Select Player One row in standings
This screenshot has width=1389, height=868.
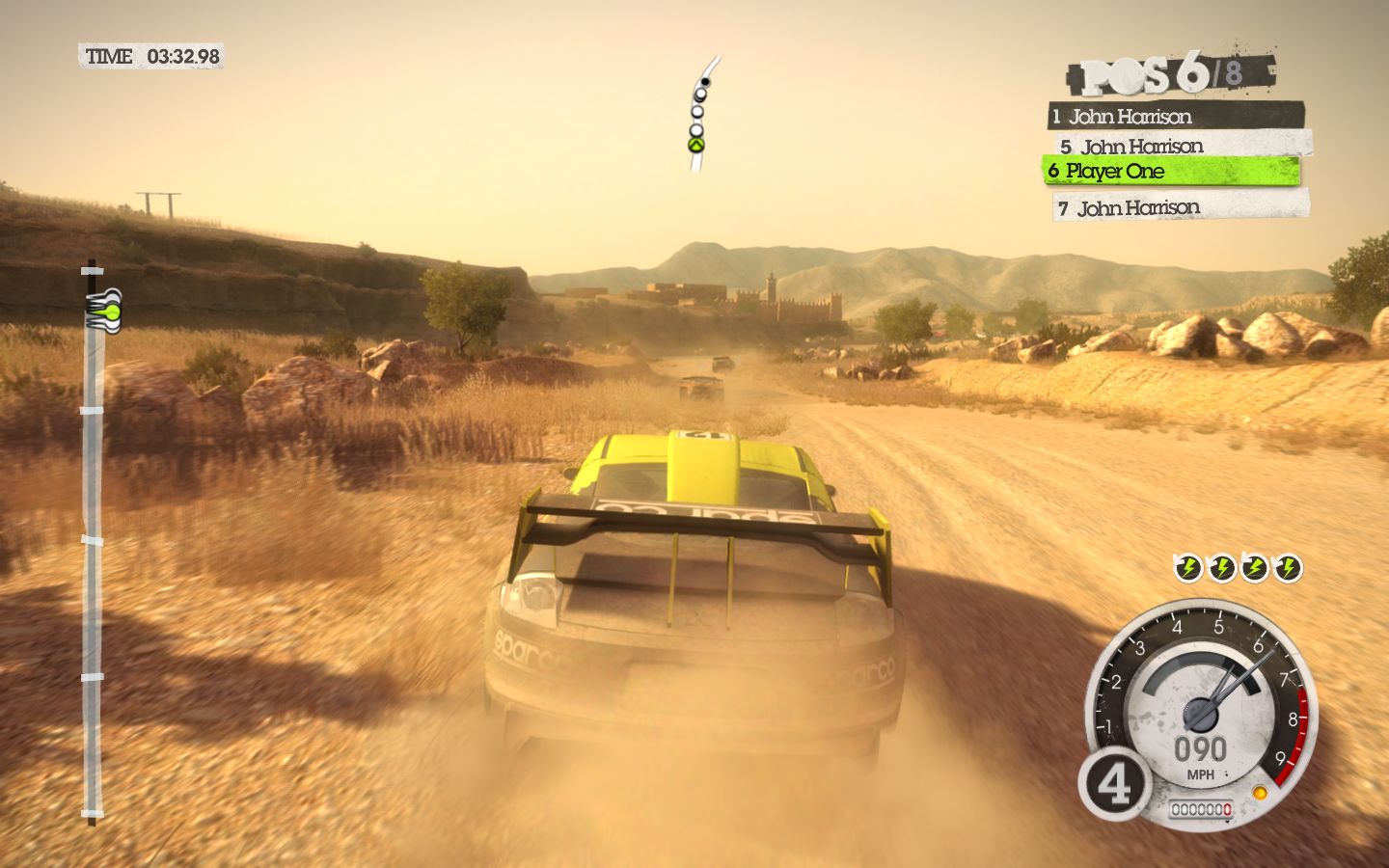click(x=1171, y=172)
